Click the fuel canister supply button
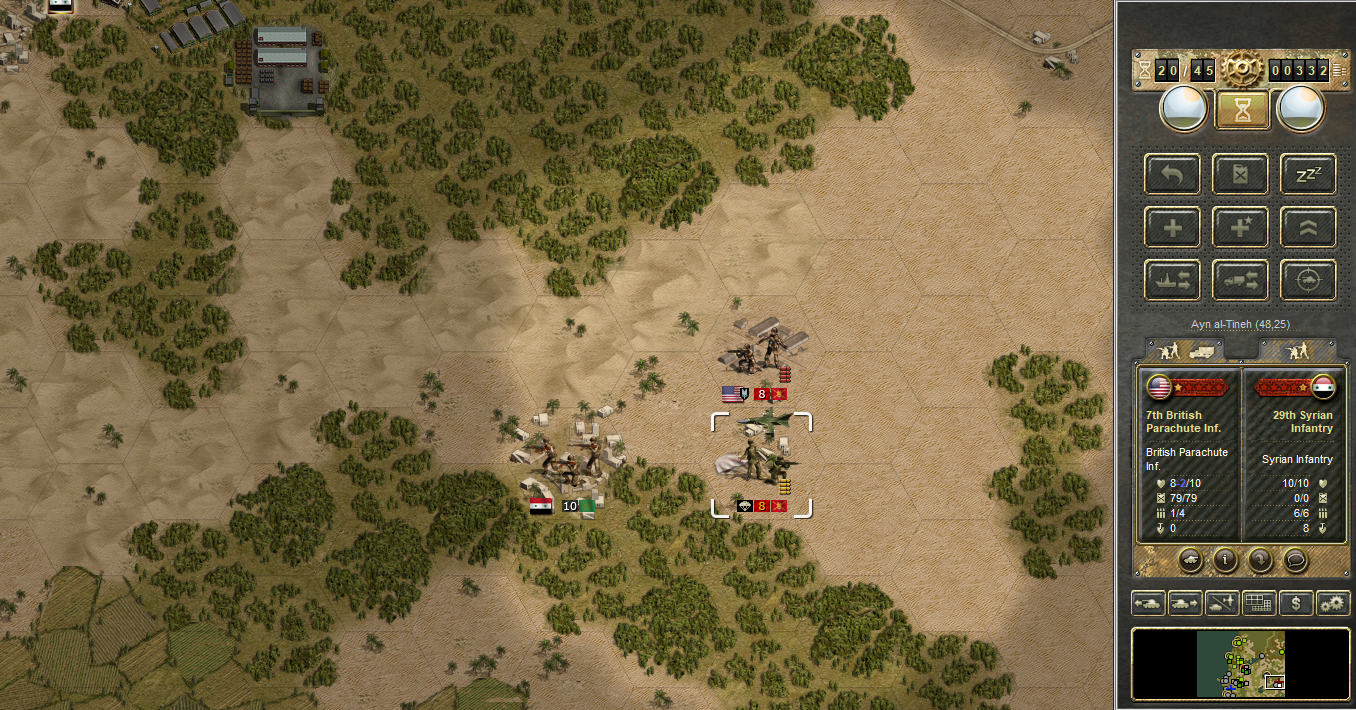Viewport: 1356px width, 710px height. point(1241,174)
